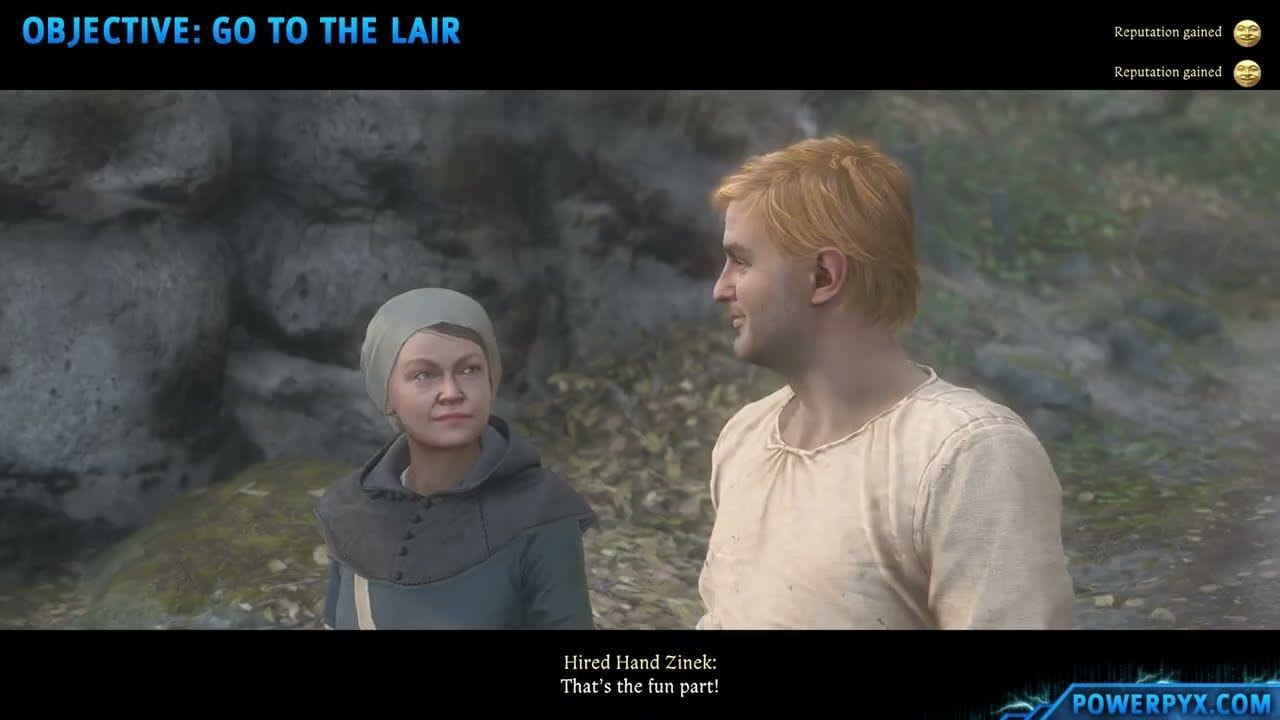Expand the OBJECTIVE banner text
Viewport: 1280px width, 720px height.
point(243,30)
